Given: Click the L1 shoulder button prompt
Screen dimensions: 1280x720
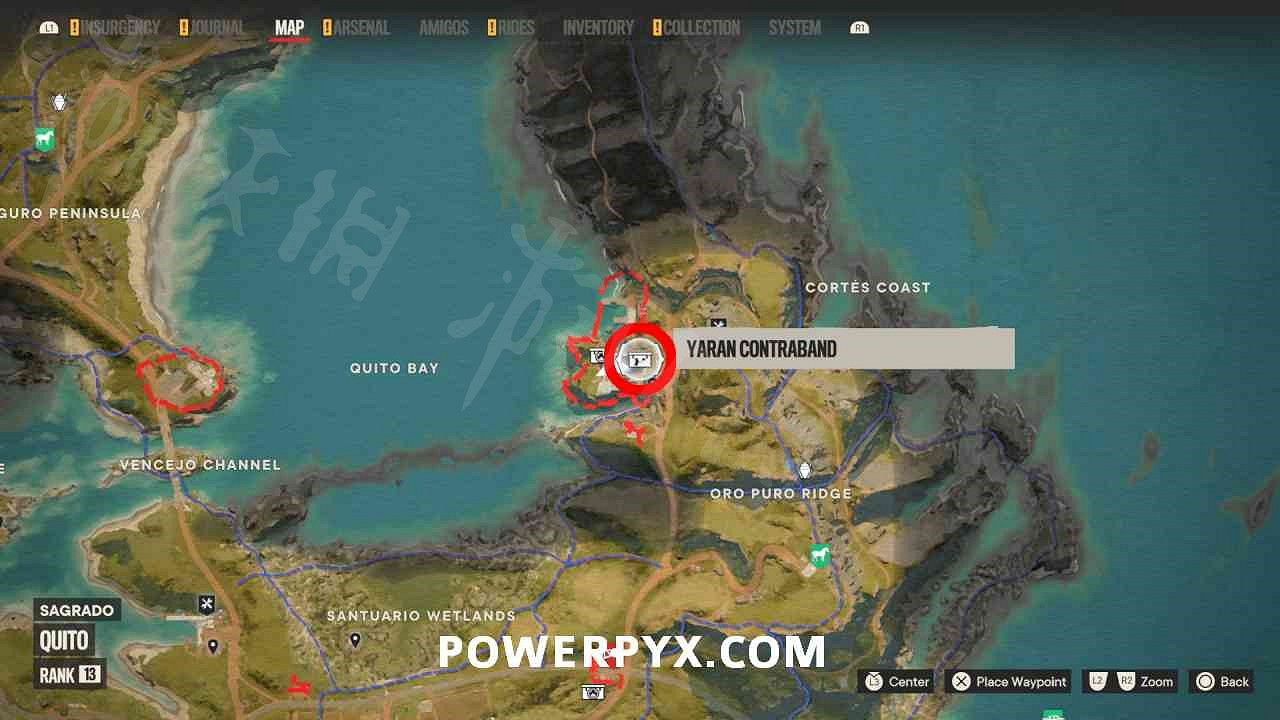Looking at the screenshot, I should [49, 27].
